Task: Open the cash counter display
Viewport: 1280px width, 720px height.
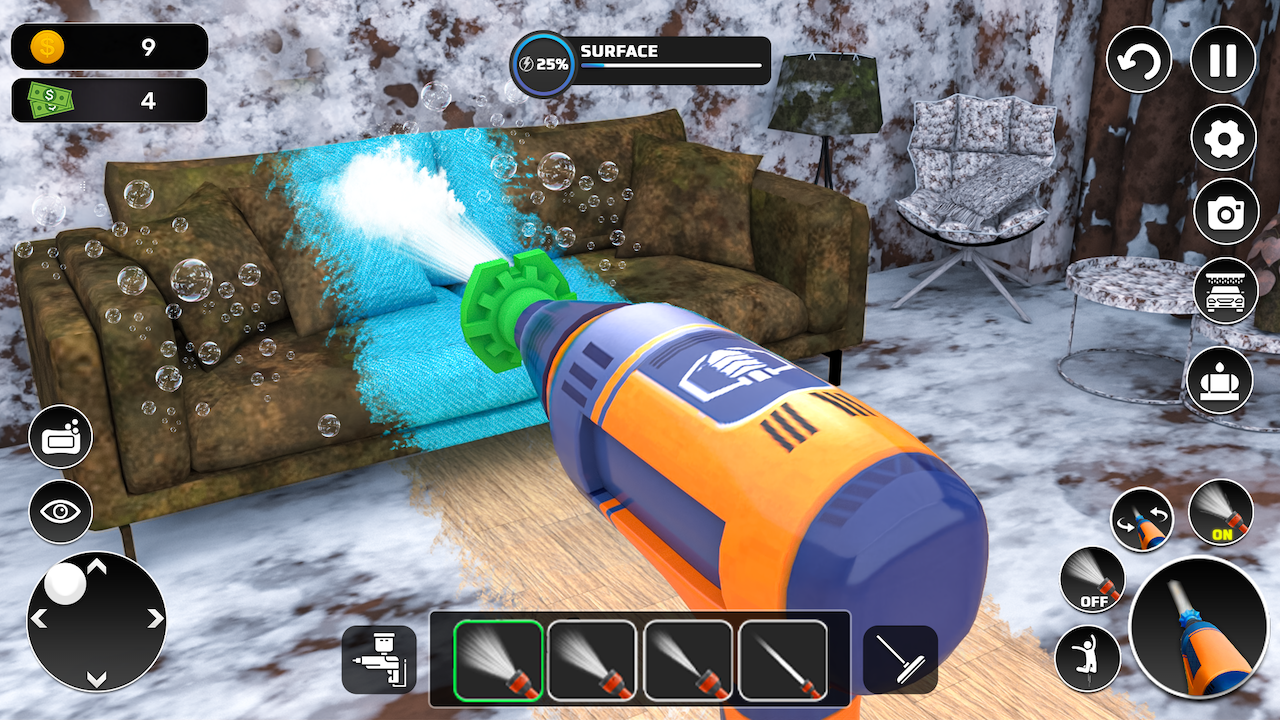Action: coord(108,100)
